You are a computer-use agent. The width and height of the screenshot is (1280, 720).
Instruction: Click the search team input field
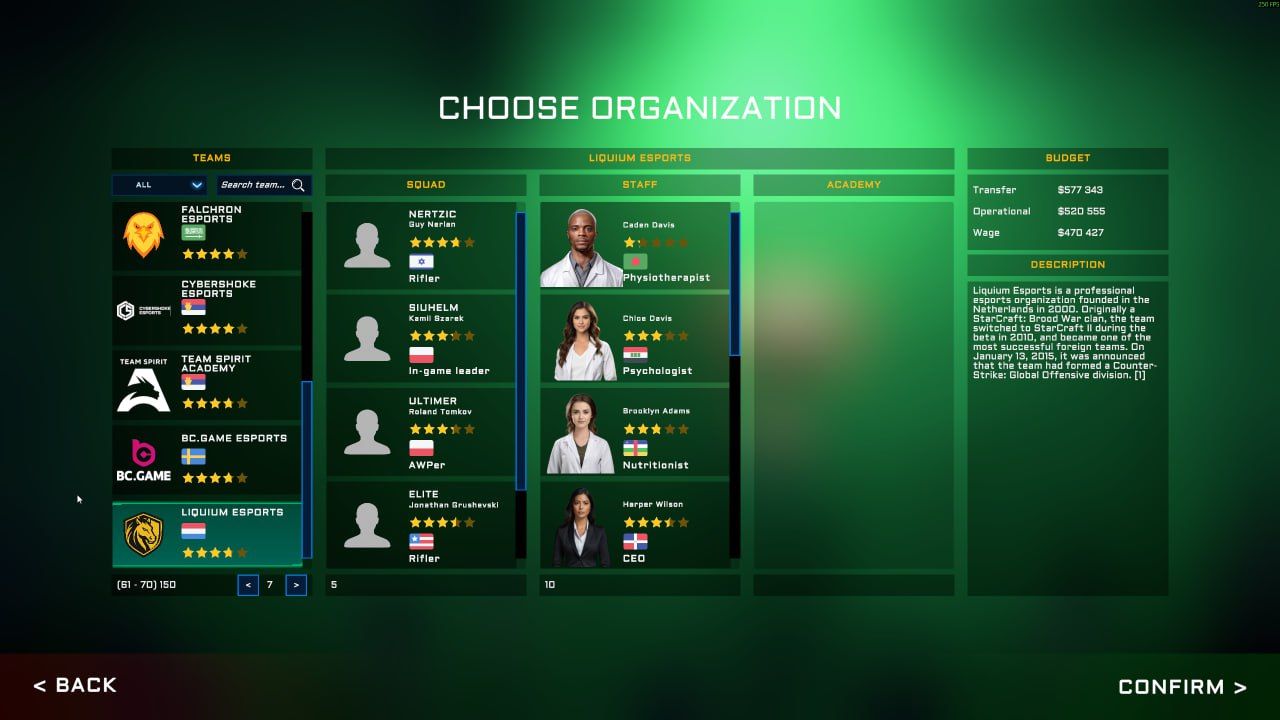pyautogui.click(x=255, y=185)
